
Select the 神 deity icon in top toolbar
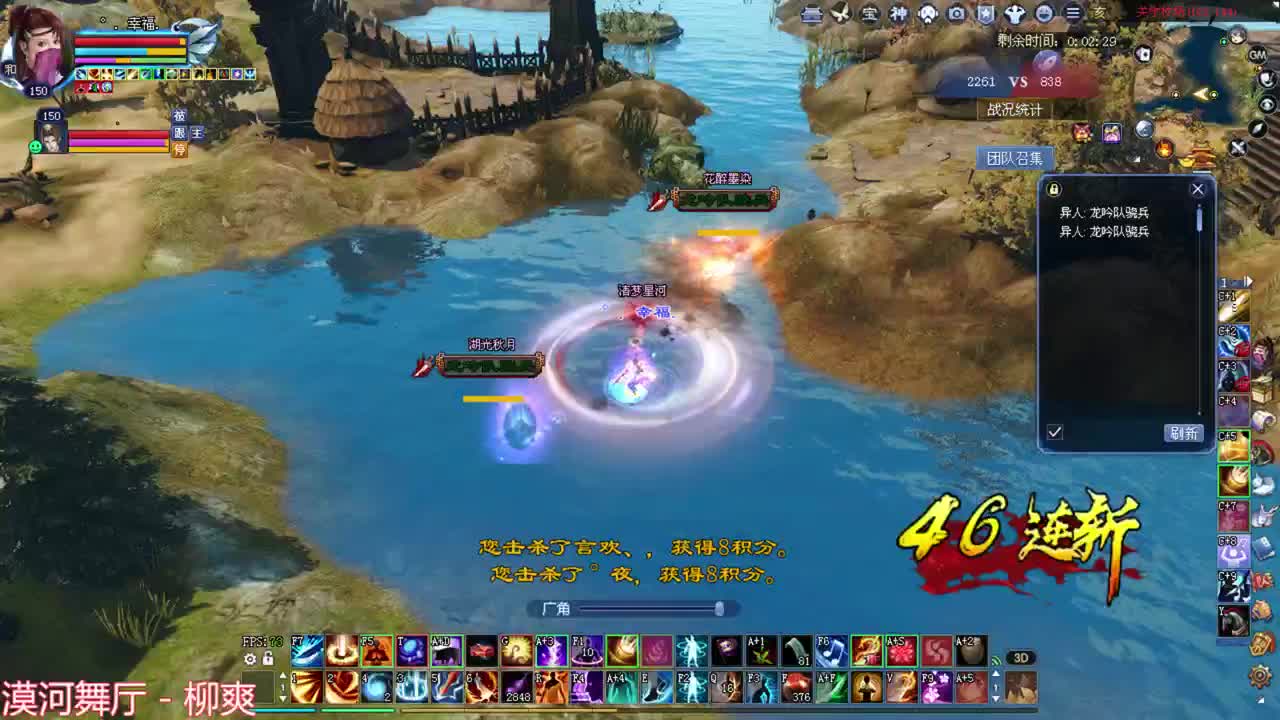[900, 13]
